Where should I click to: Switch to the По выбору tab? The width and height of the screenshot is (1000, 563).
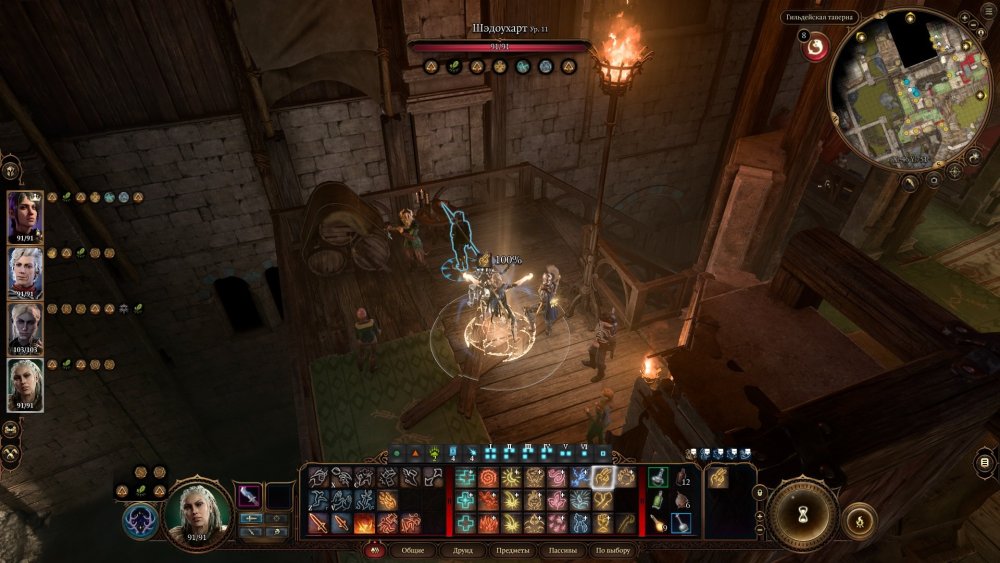pyautogui.click(x=612, y=551)
